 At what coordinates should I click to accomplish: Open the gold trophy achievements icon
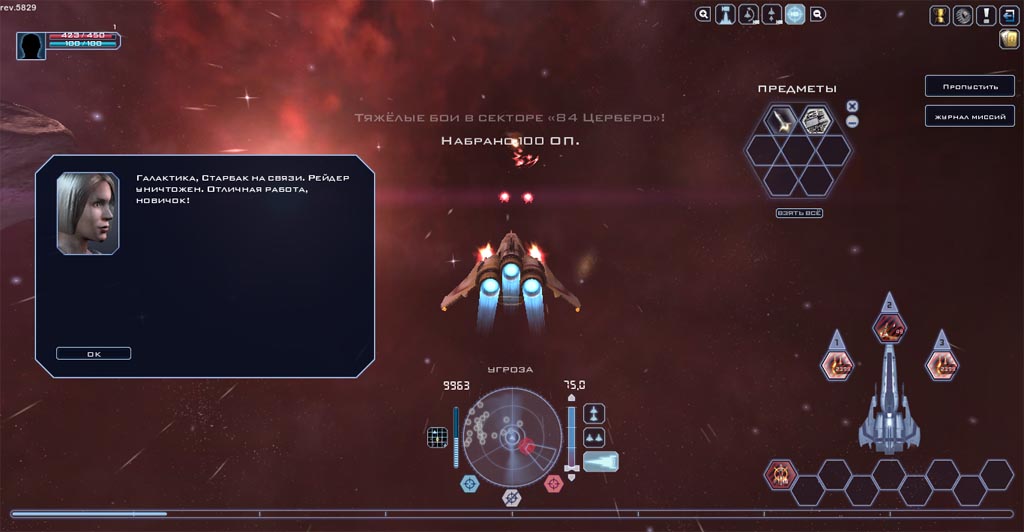(940, 15)
